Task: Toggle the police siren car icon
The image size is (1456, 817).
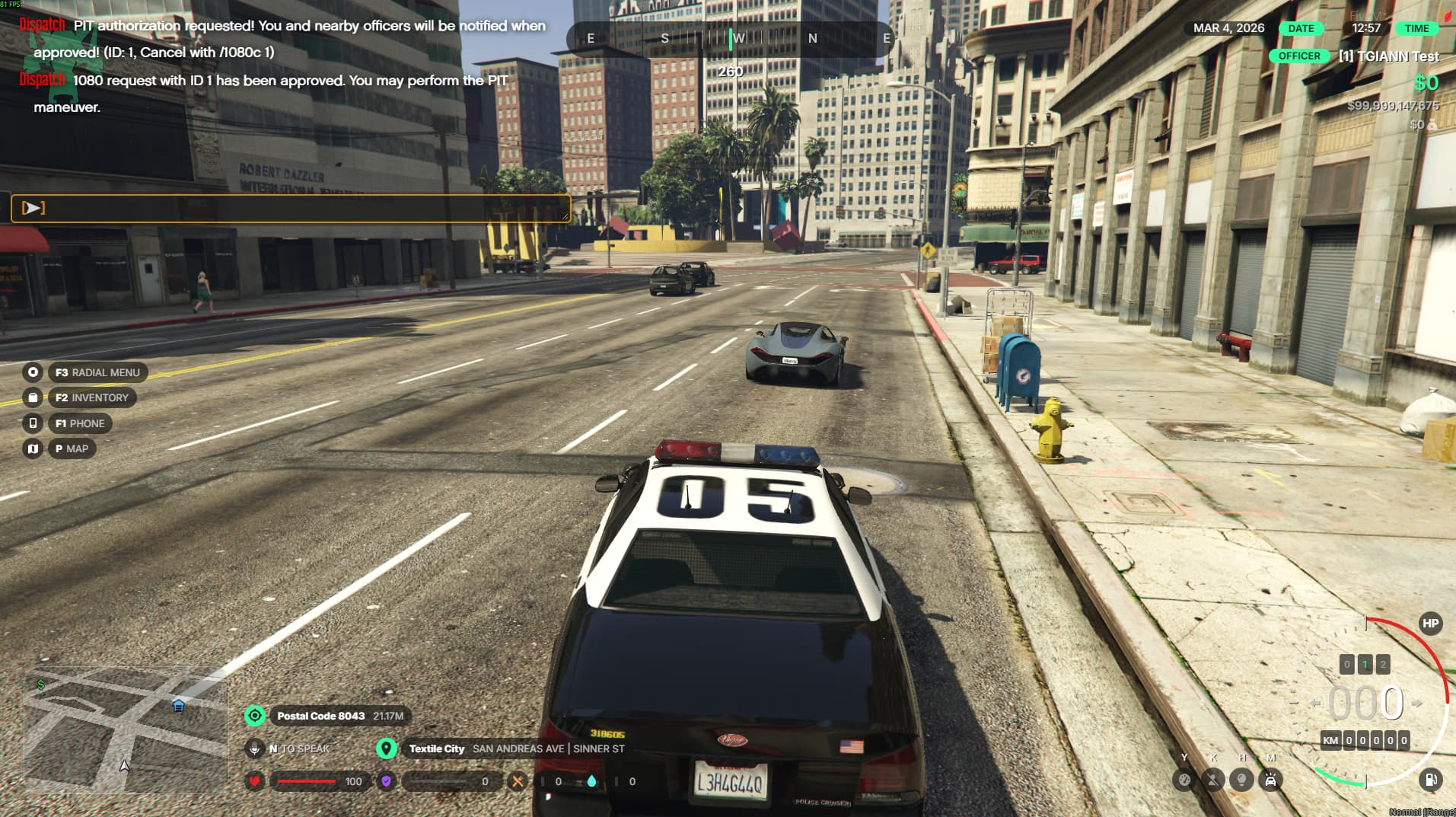Action: (x=1270, y=780)
